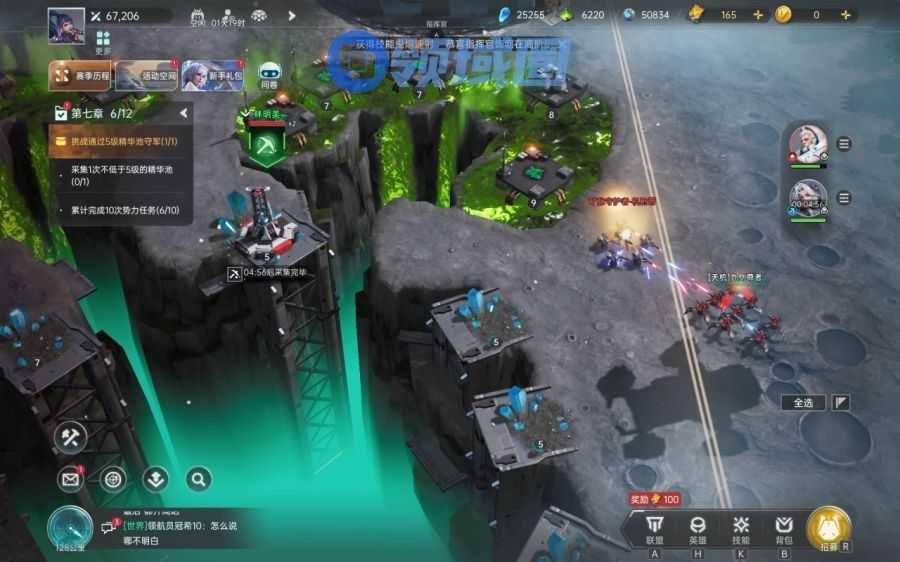This screenshot has height=562, width=900.
Task: Click the 全选 select-all button
Action: [x=803, y=403]
